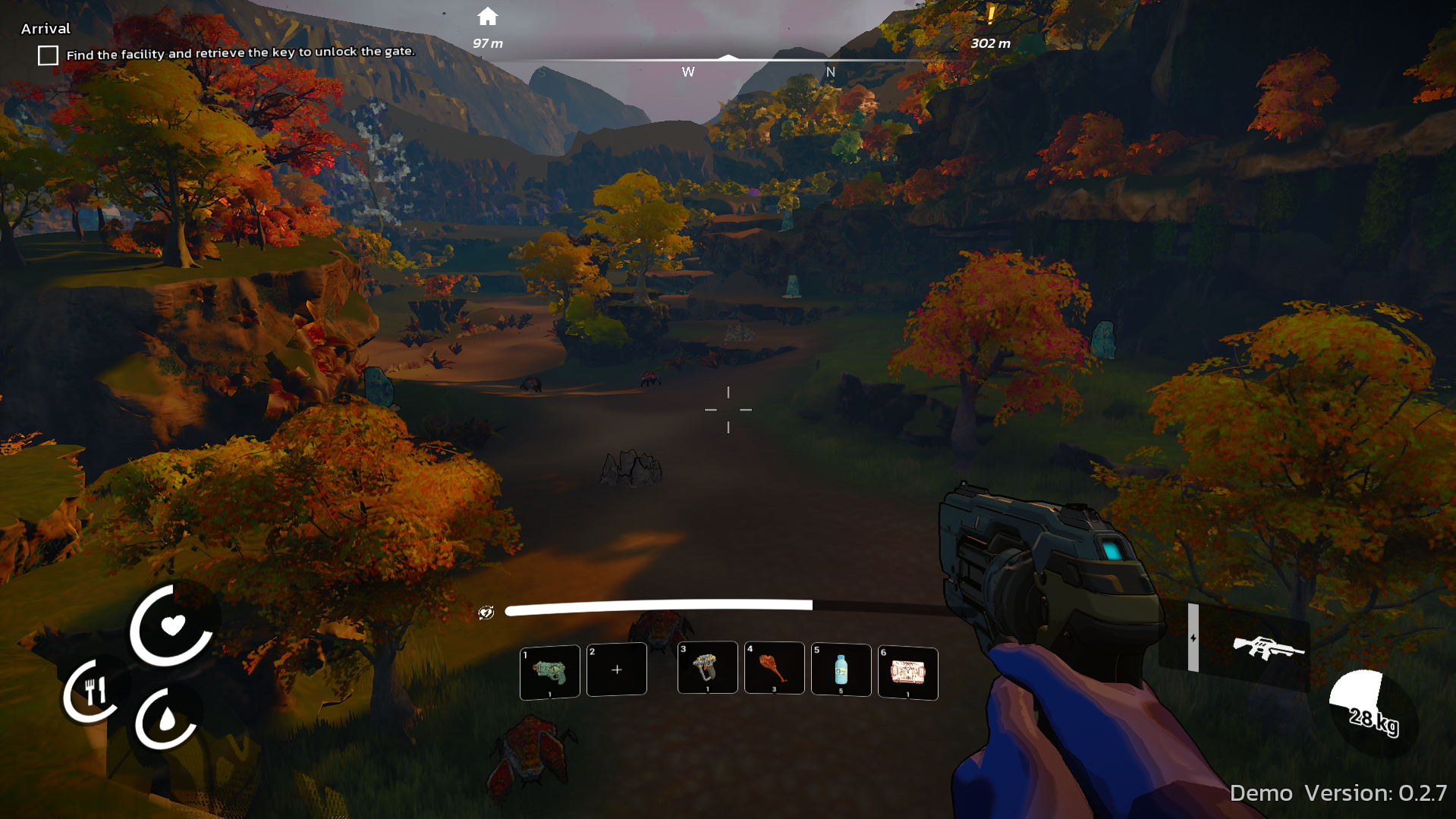Tick the facility key objective checkbox
1456x819 pixels.
pos(48,55)
